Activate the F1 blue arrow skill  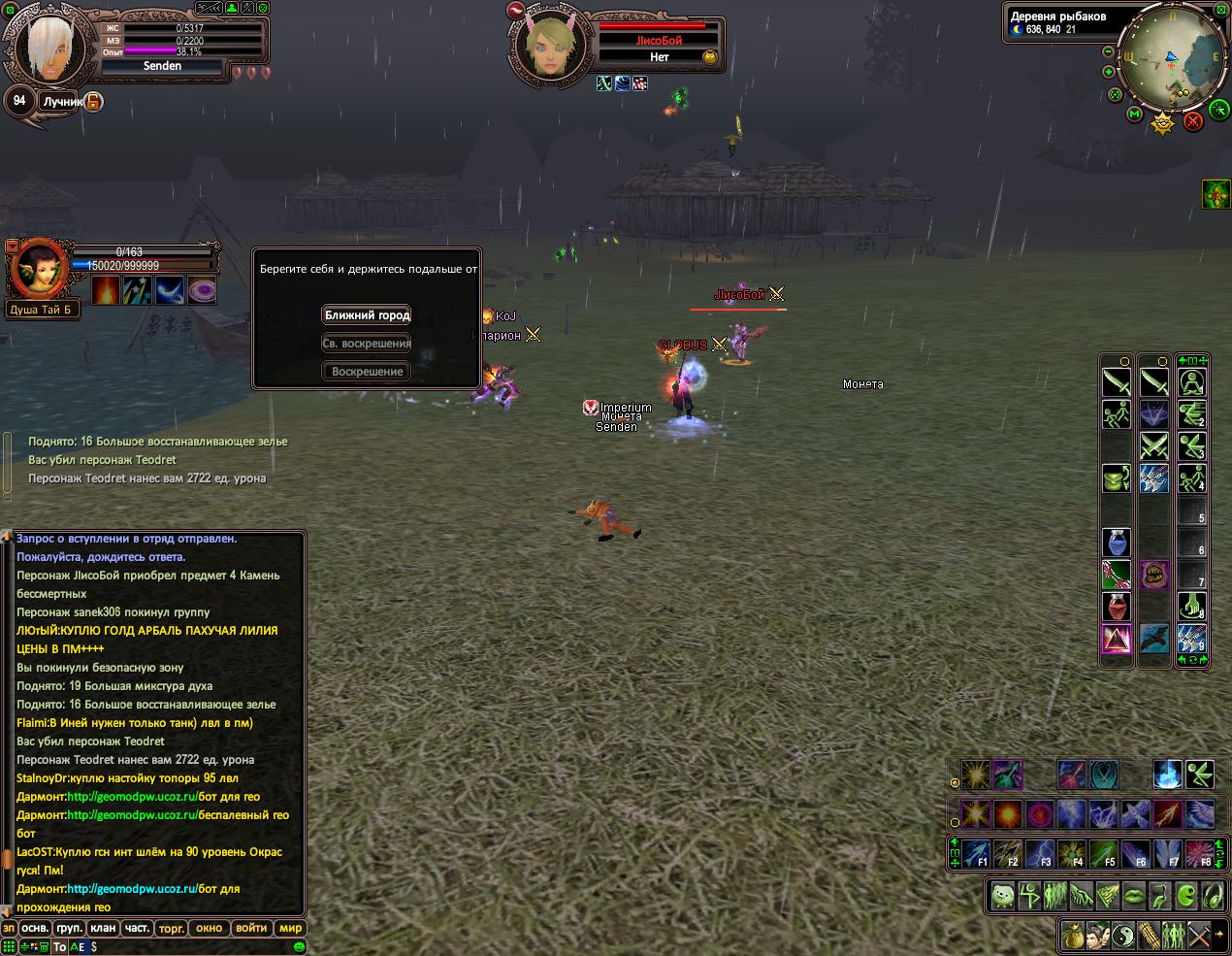point(977,854)
